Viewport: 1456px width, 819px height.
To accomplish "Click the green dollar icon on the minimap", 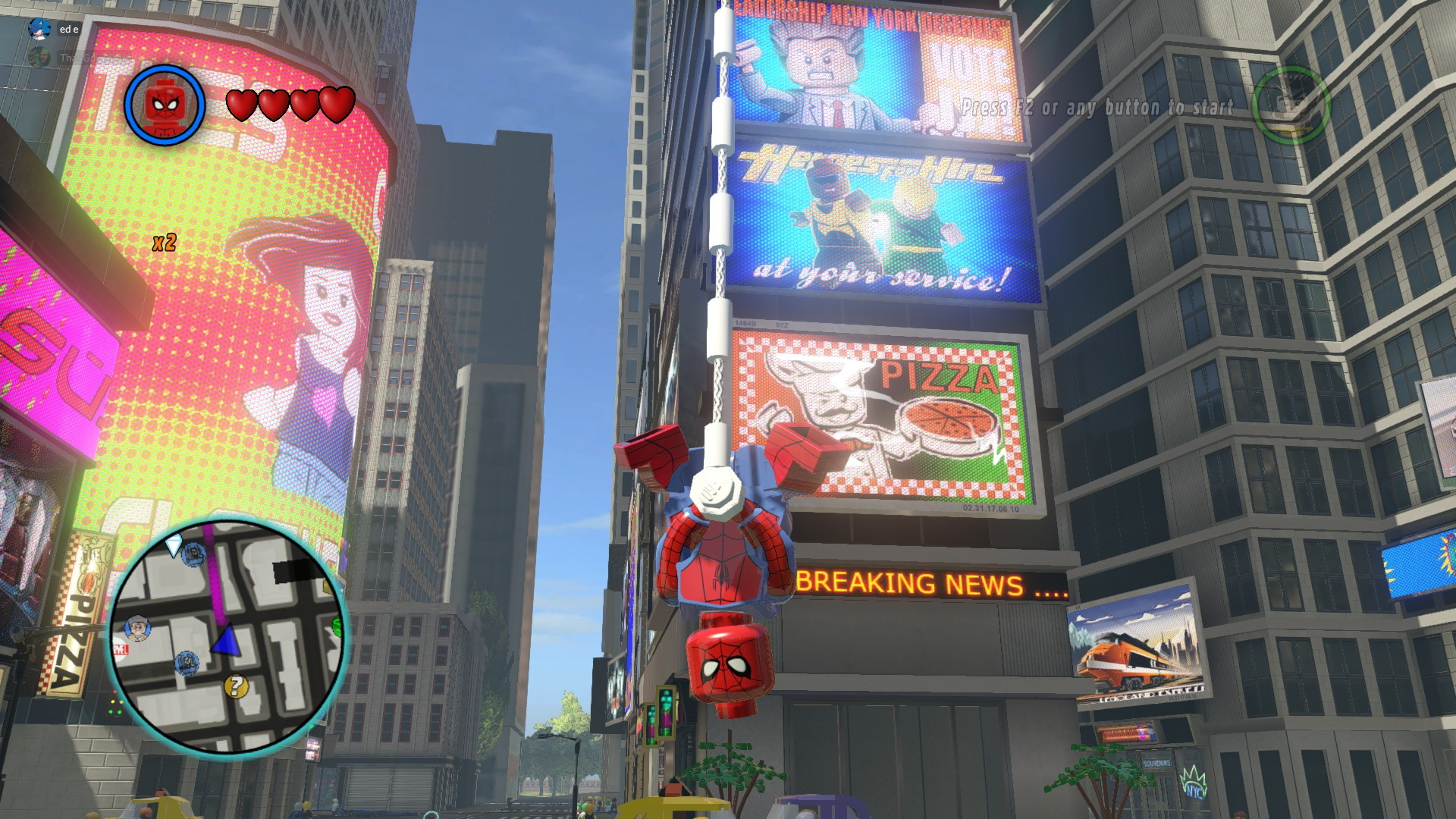I will click(336, 625).
